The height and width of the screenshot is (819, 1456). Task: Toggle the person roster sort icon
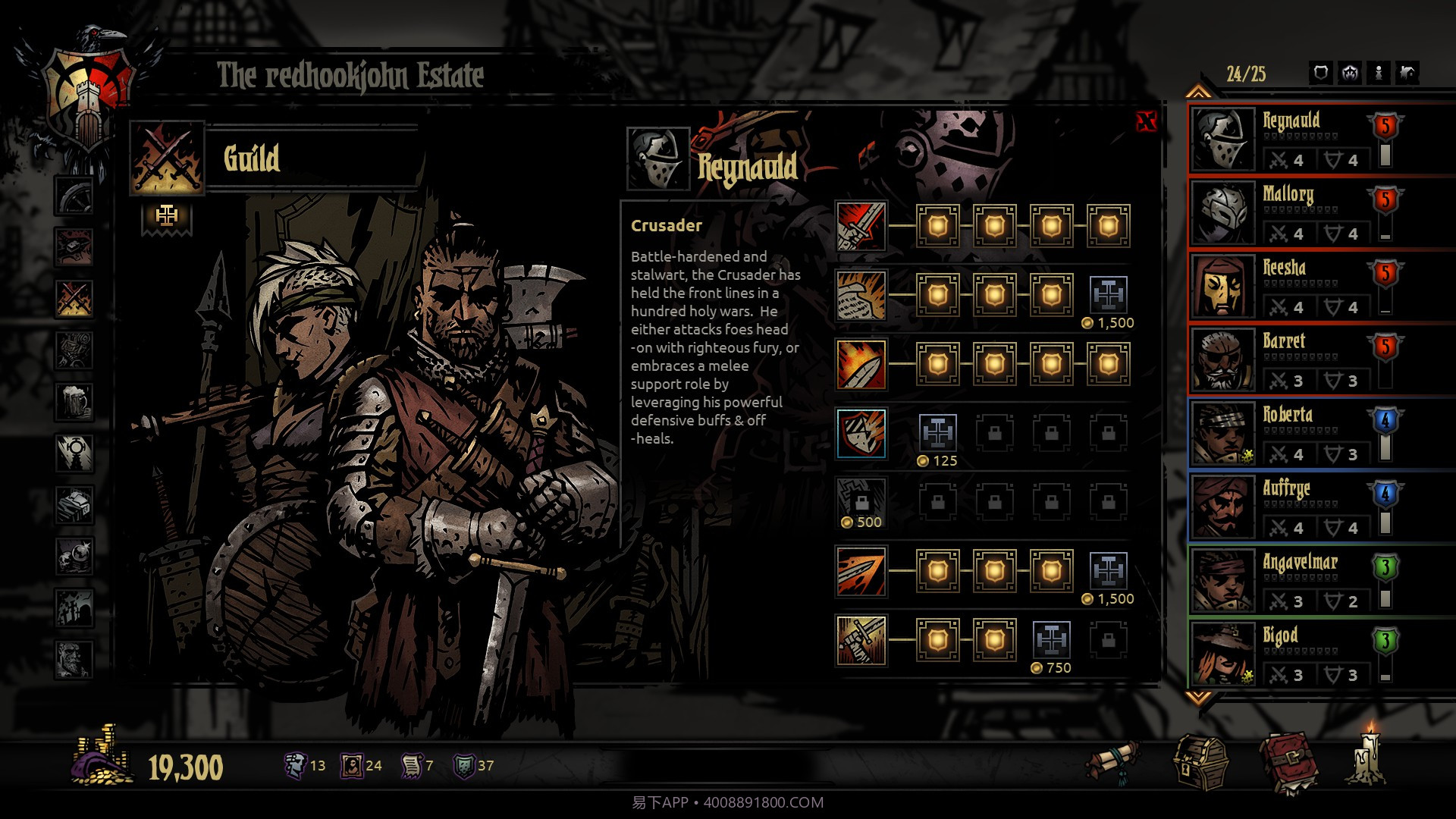pos(1379,74)
